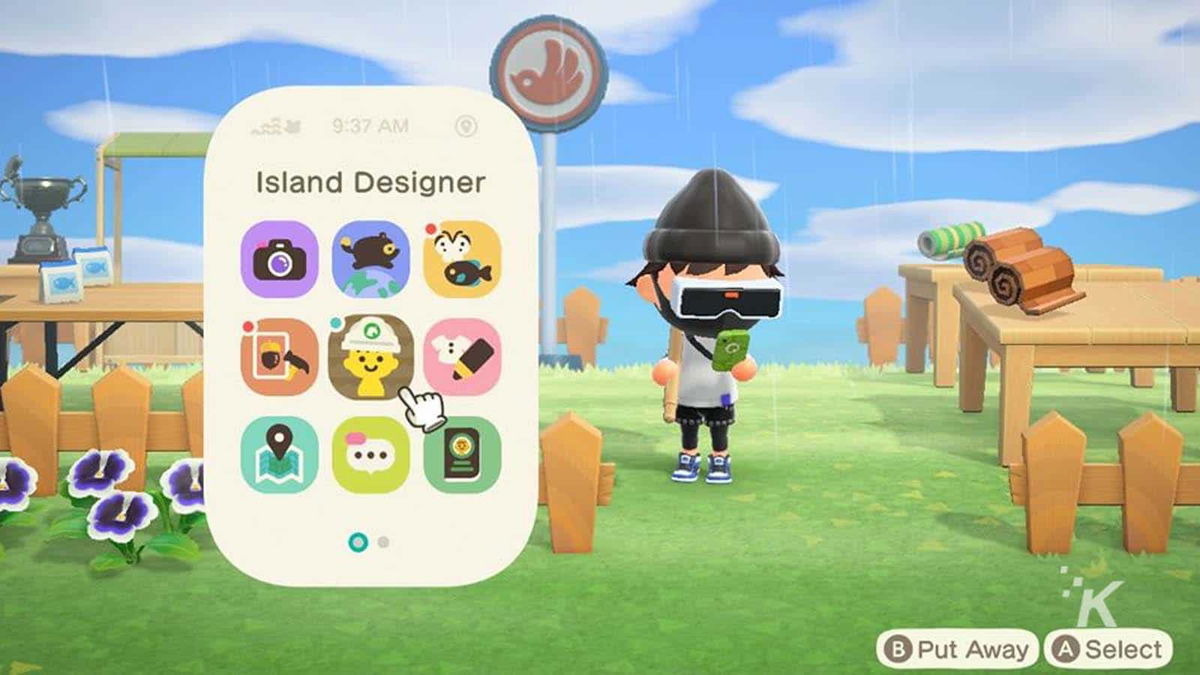1200x675 pixels.
Task: Click the Put Away button
Action: (956, 649)
